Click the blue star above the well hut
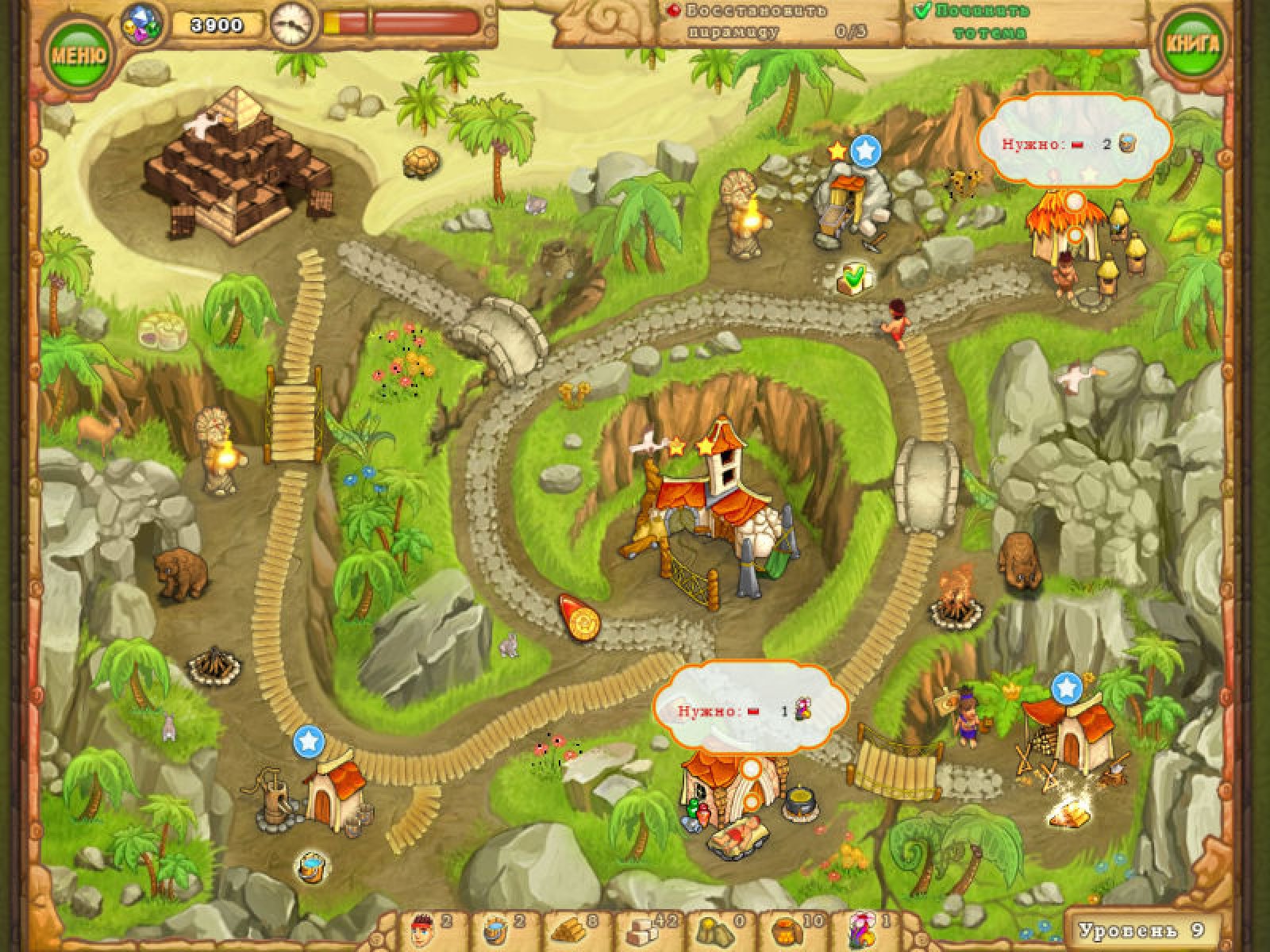Viewport: 1270px width, 952px height. [x=309, y=742]
